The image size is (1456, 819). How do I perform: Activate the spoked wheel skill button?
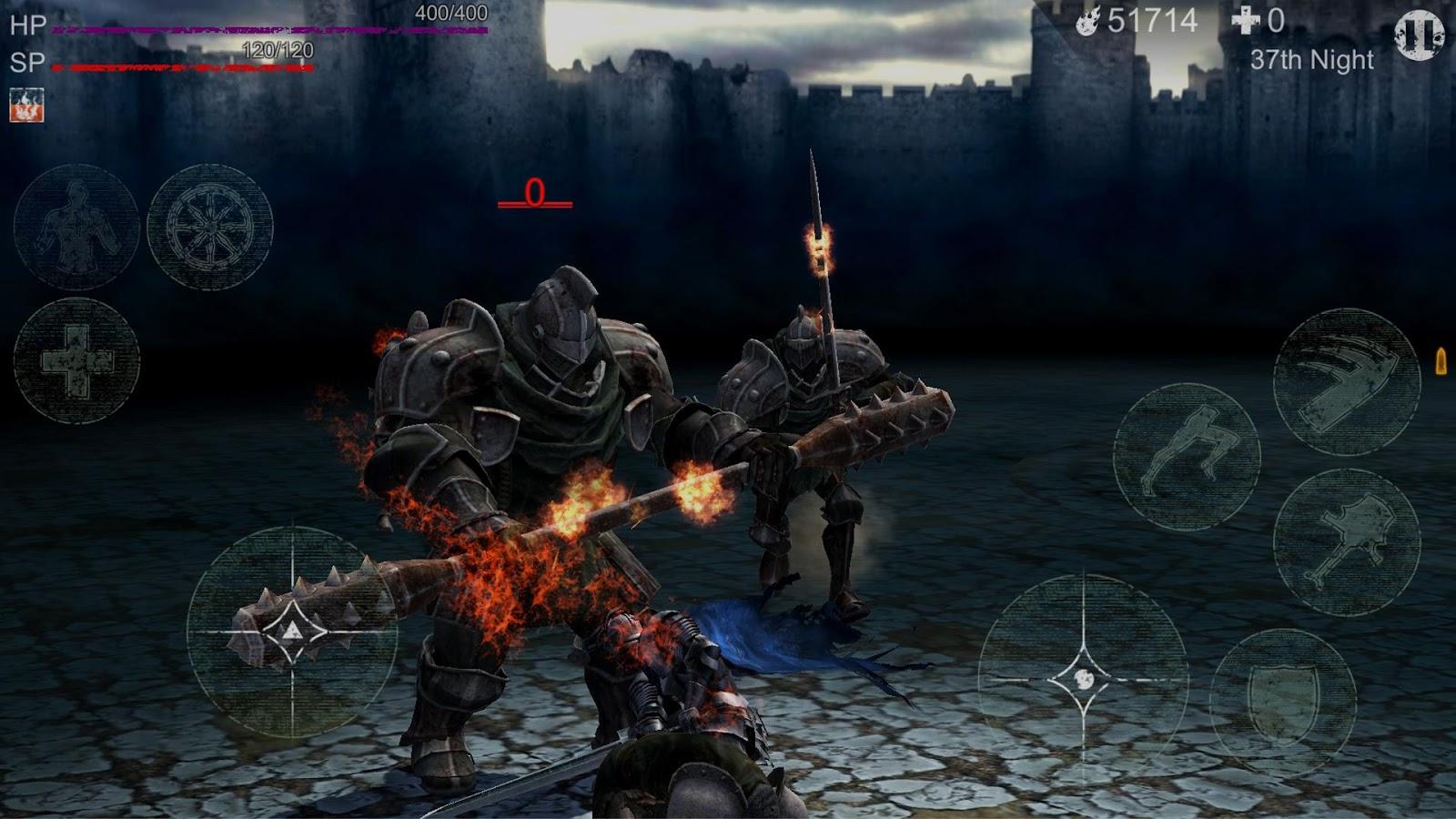pyautogui.click(x=210, y=227)
